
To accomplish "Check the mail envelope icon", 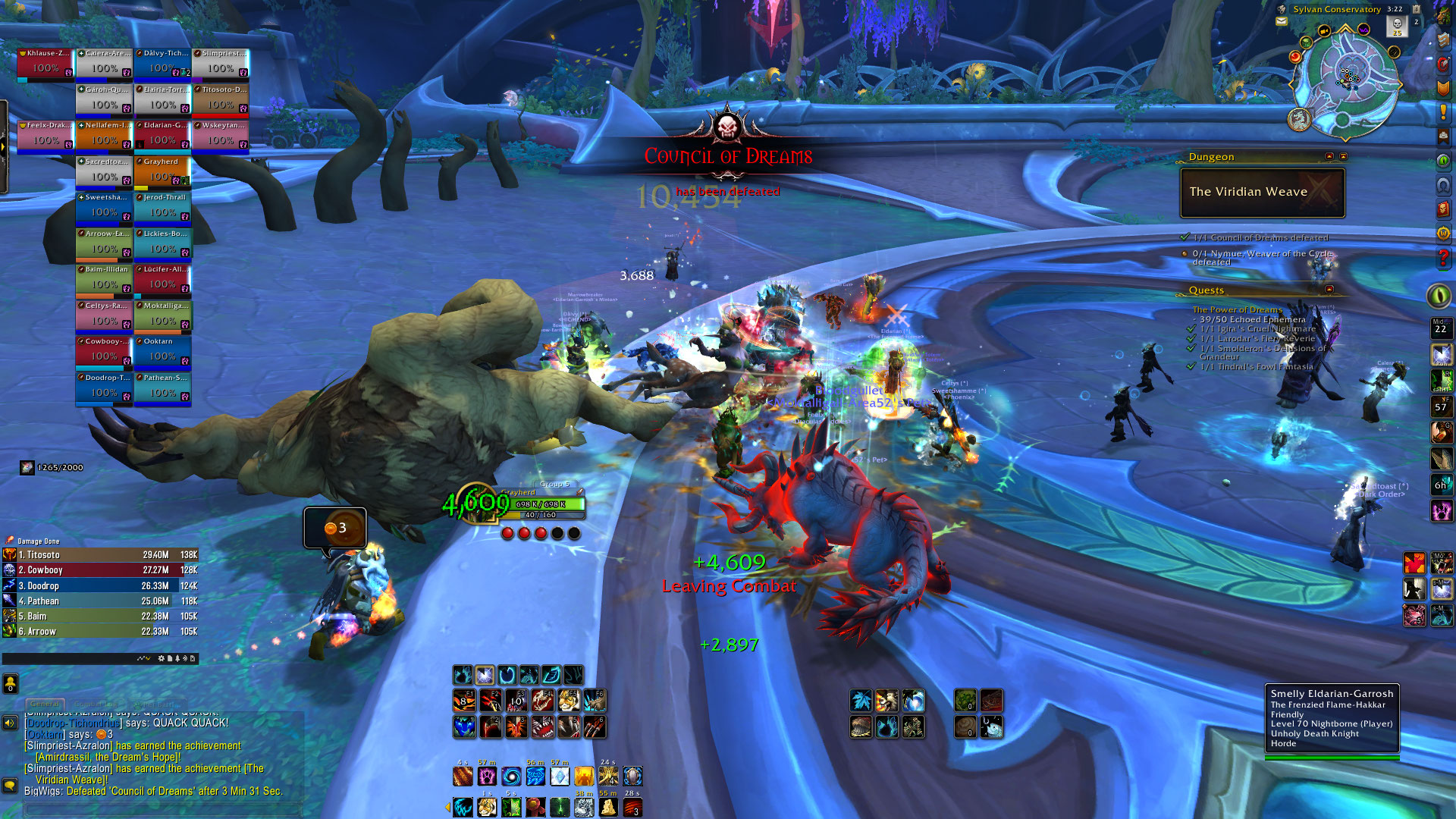I will pyautogui.click(x=1282, y=21).
